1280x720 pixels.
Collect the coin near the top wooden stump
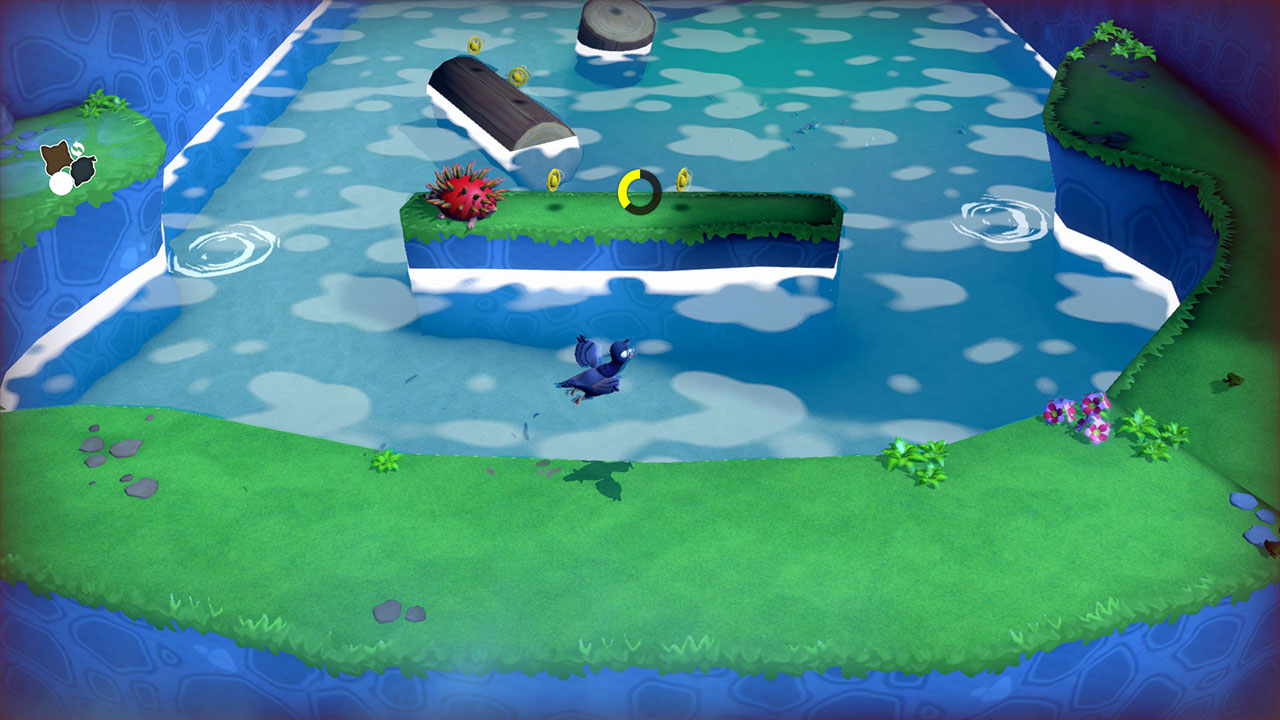tap(474, 45)
